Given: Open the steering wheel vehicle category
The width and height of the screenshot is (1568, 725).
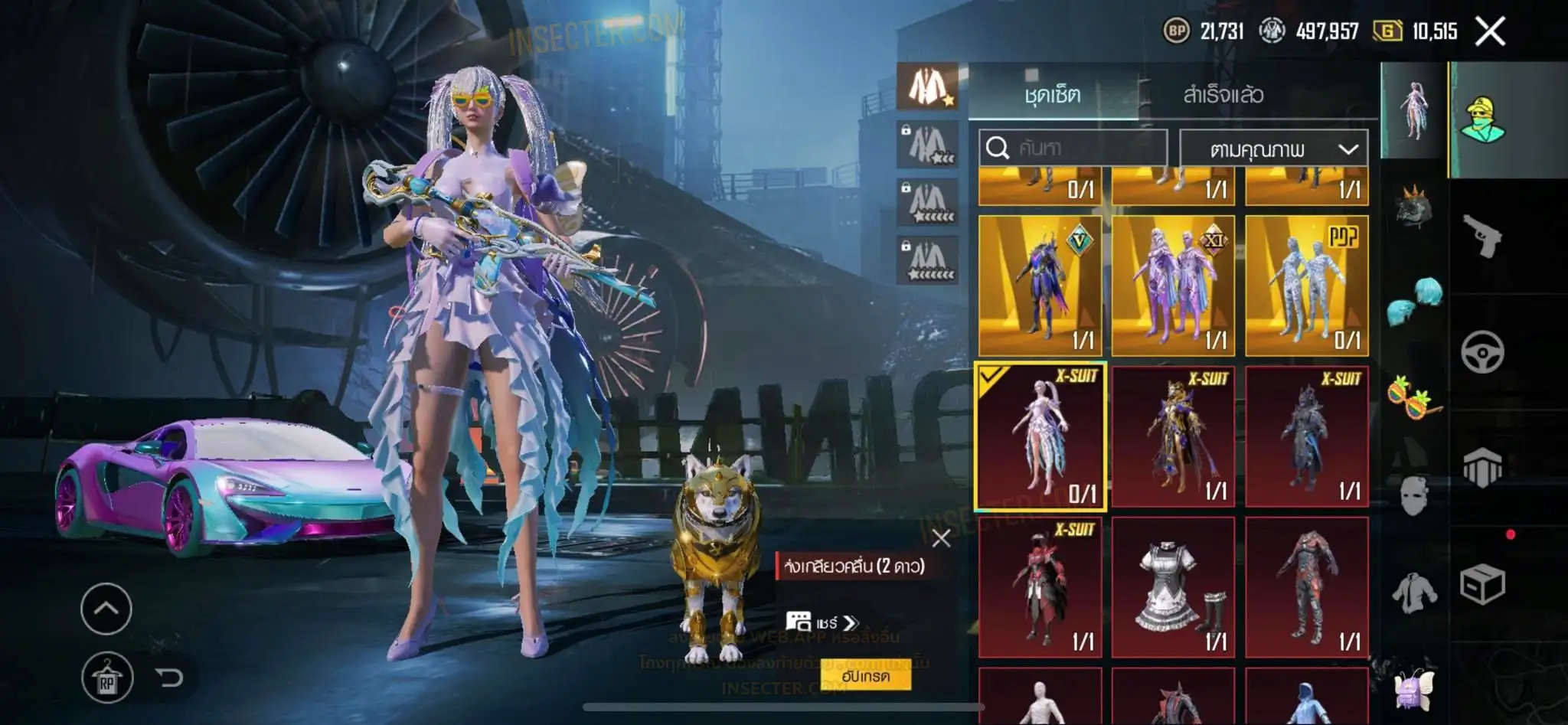Looking at the screenshot, I should (1482, 353).
